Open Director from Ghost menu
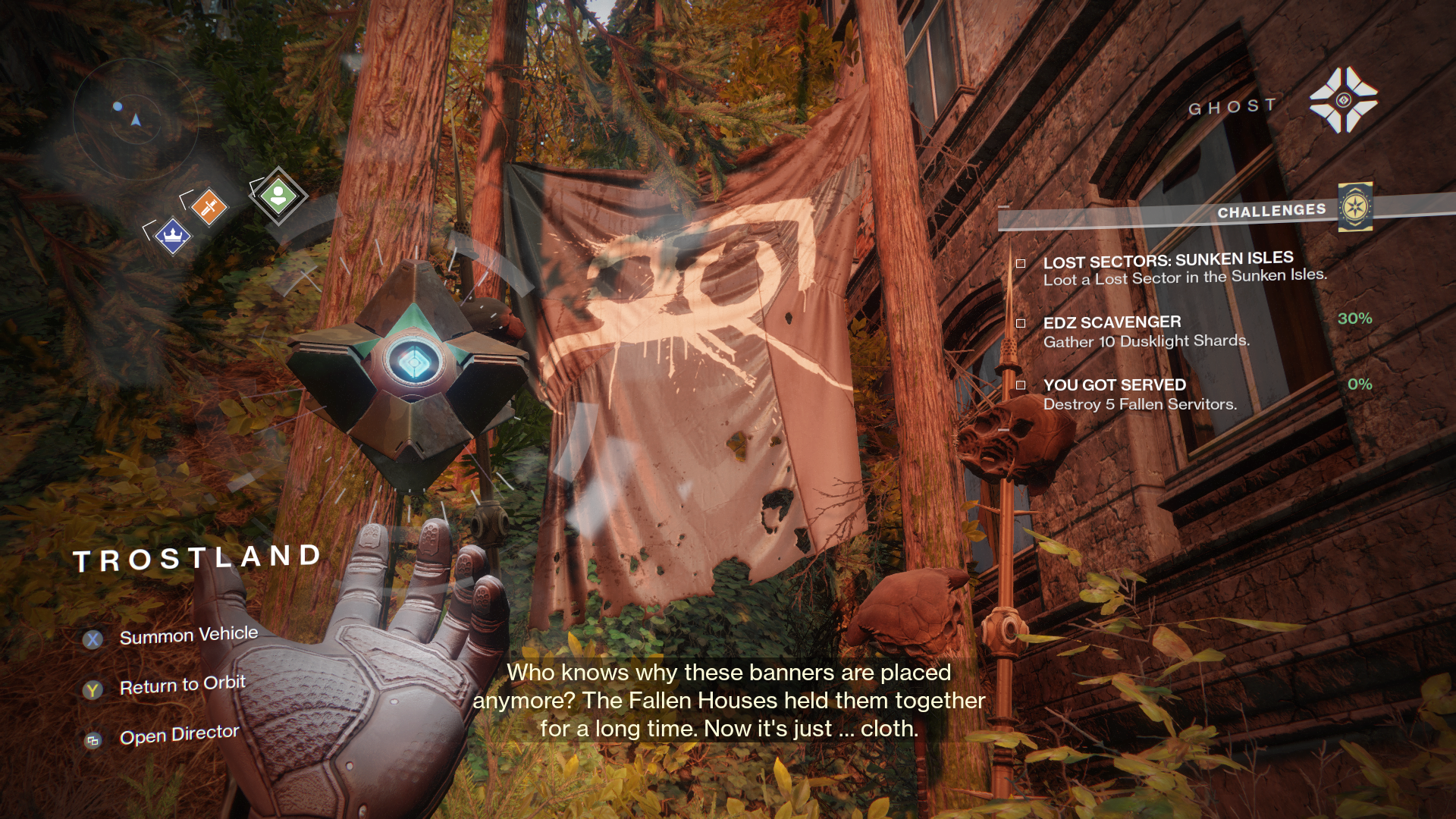This screenshot has height=819, width=1456. click(179, 735)
